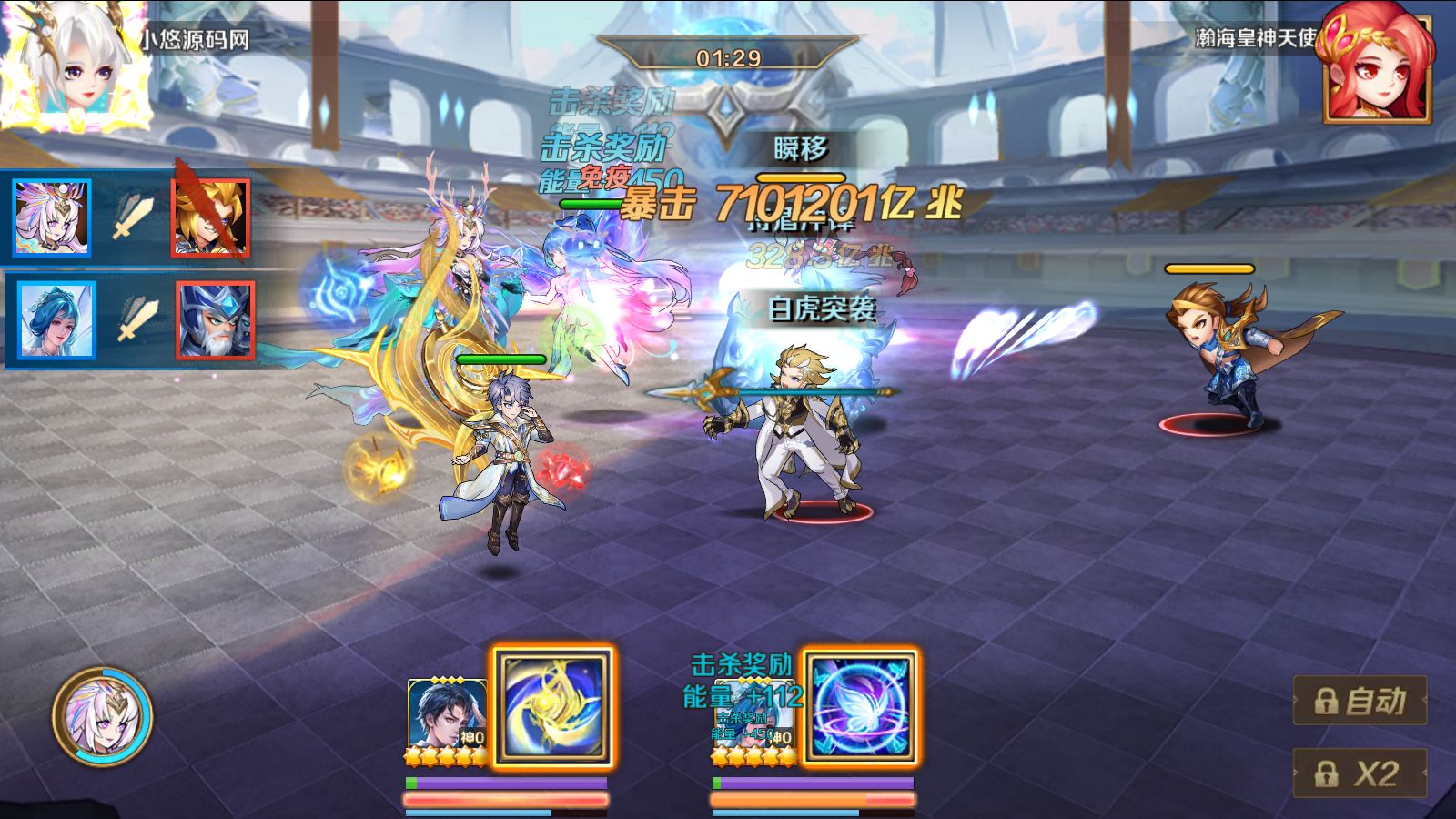1456x819 pixels.
Task: Toggle the X2 battle speed button
Action: coord(1360,773)
